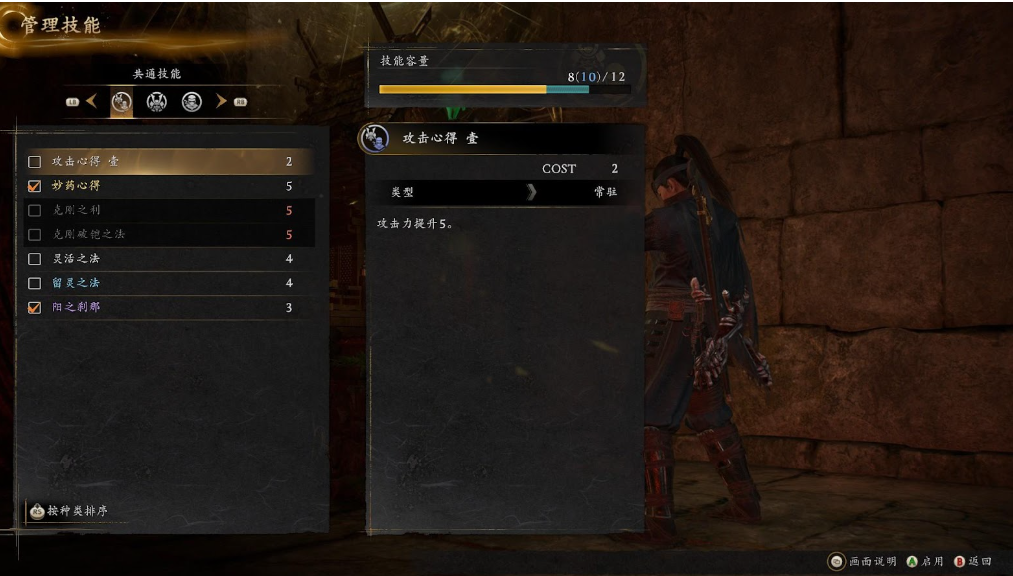The height and width of the screenshot is (576, 1013).
Task: Go to the previous category with left arrow
Action: [91, 101]
